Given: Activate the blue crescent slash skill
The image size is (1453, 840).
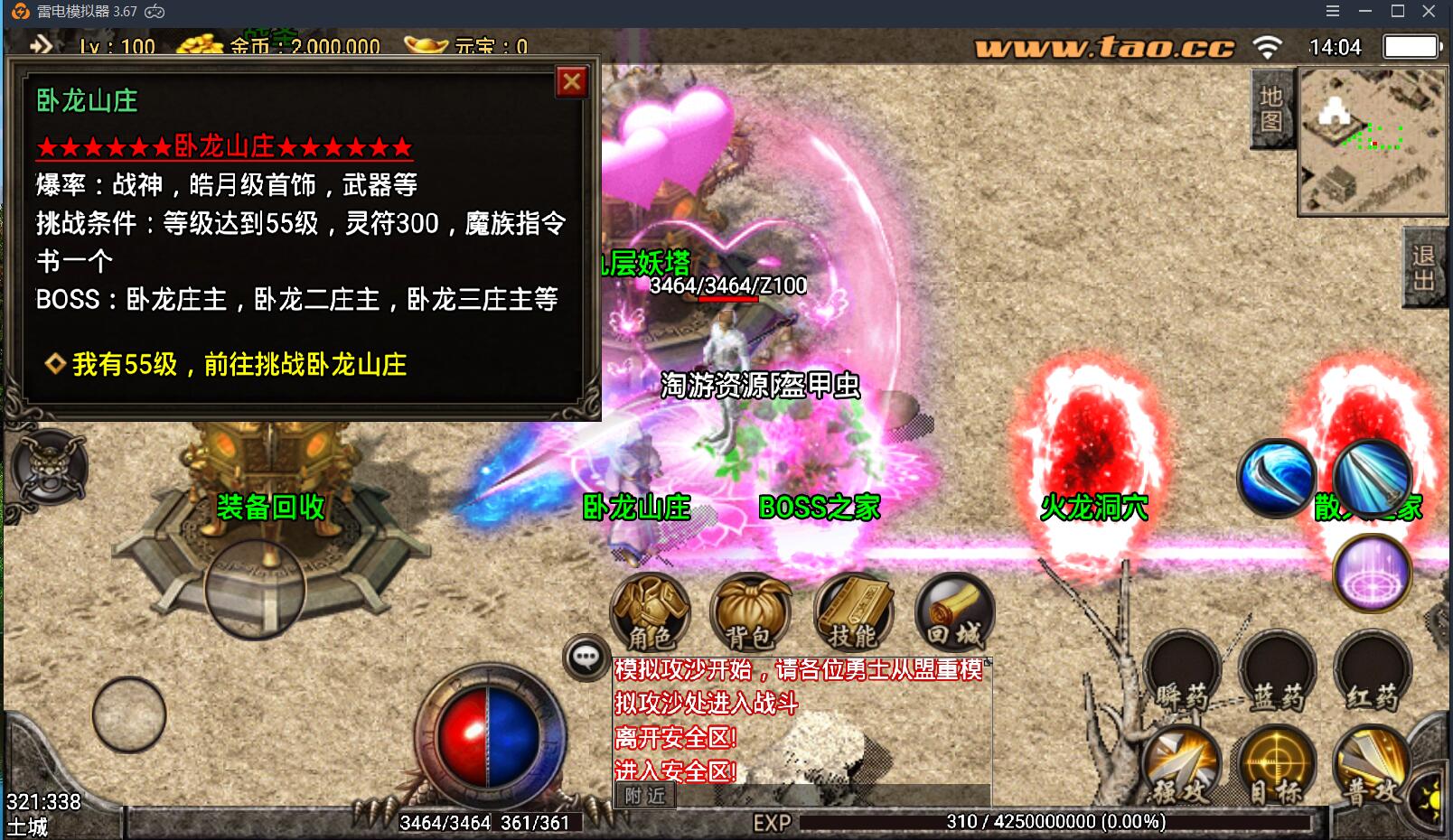Looking at the screenshot, I should pyautogui.click(x=1276, y=479).
